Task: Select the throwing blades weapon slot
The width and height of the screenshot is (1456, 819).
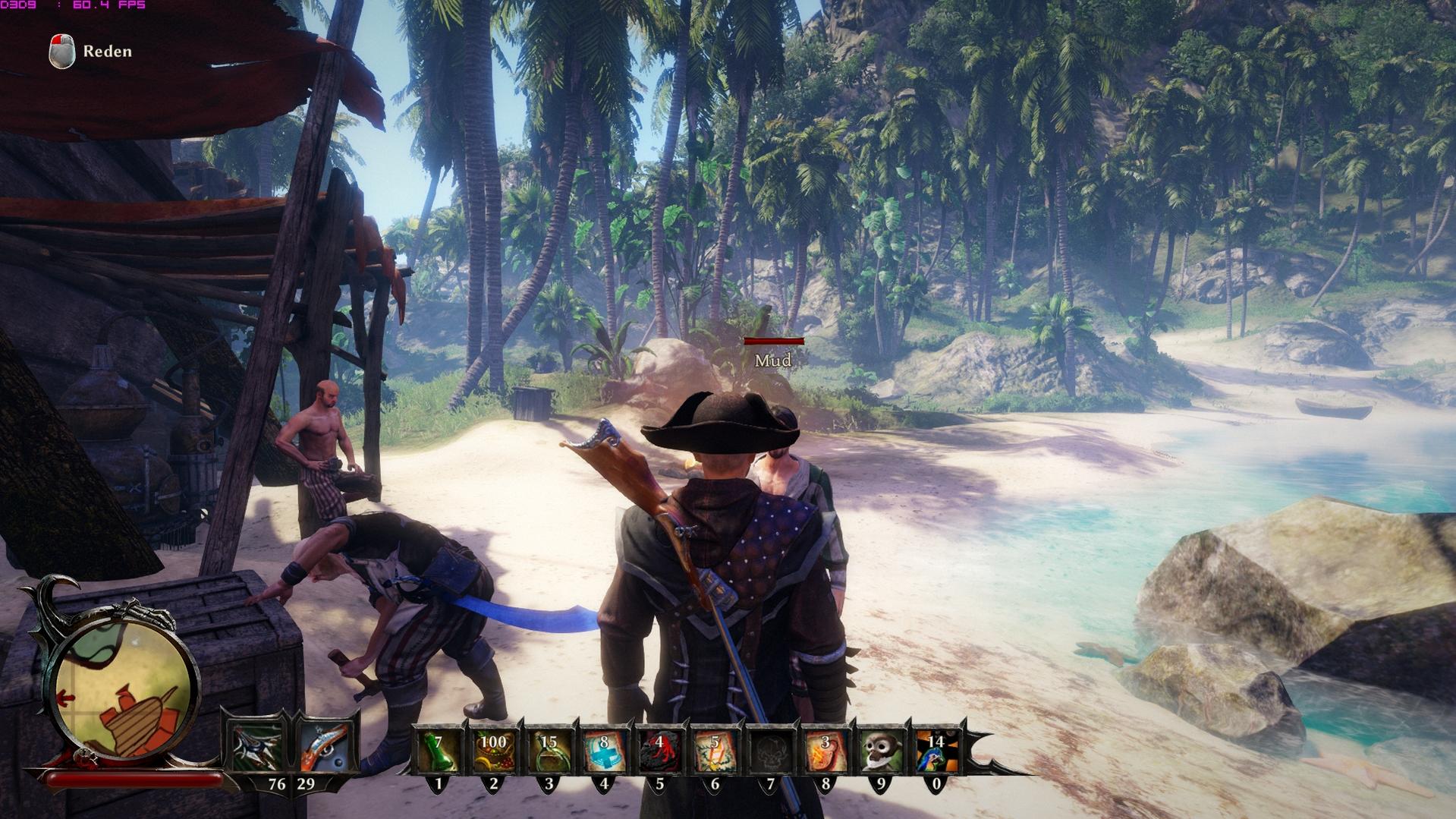Action: pos(256,746)
